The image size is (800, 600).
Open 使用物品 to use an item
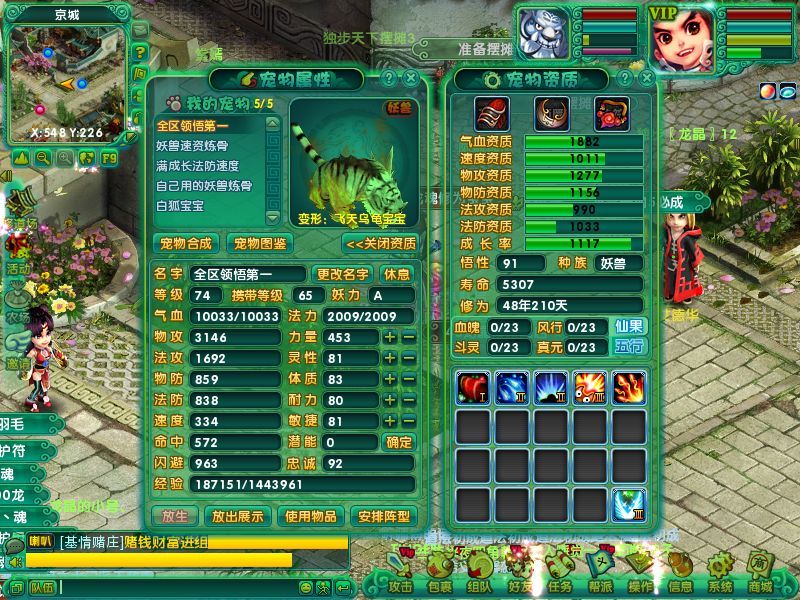pyautogui.click(x=309, y=516)
